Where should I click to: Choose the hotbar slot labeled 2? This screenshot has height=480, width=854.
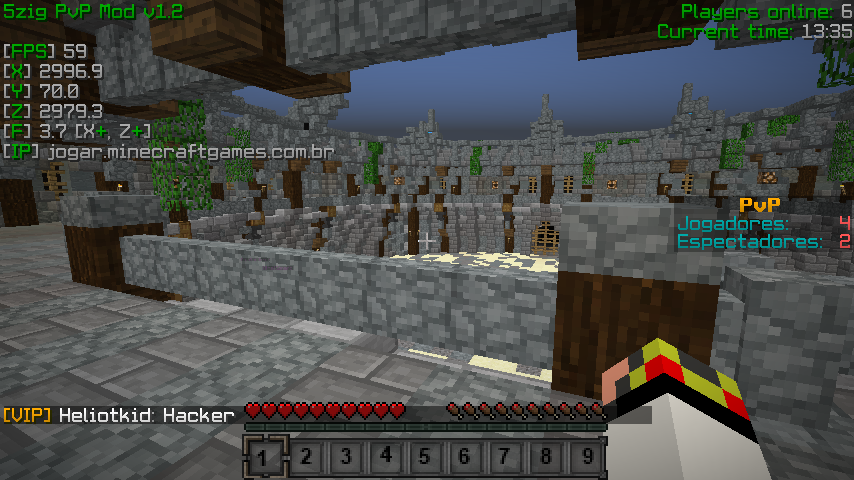click(x=306, y=458)
